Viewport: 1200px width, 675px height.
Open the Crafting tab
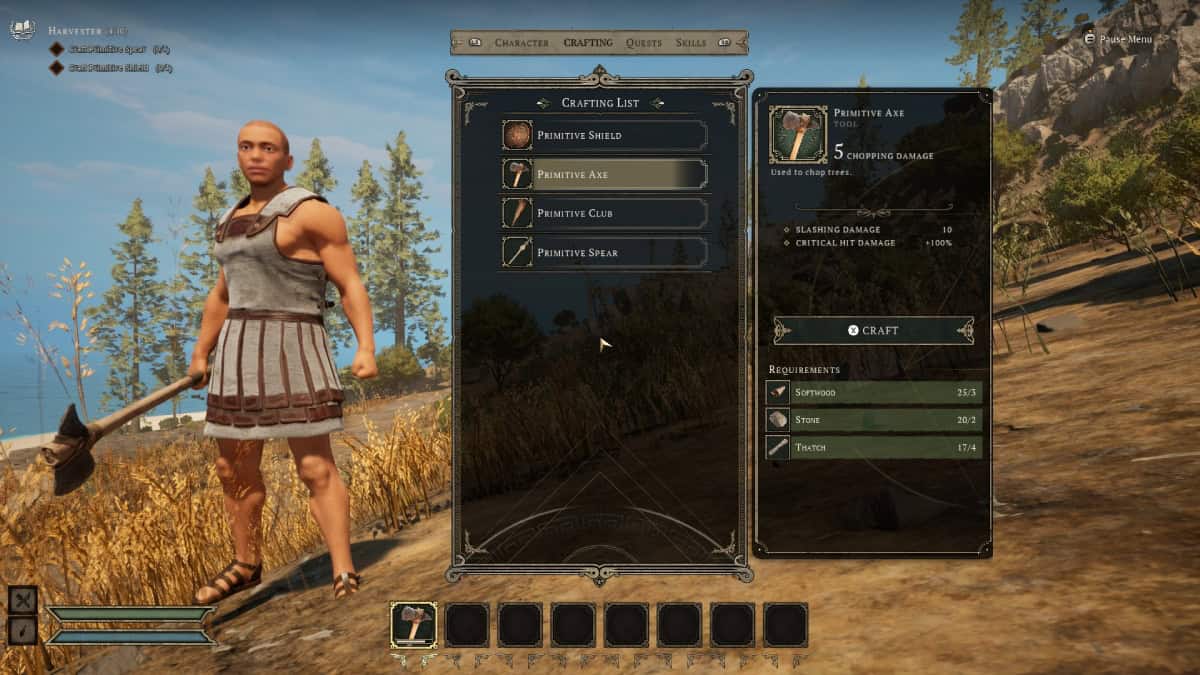coord(588,43)
